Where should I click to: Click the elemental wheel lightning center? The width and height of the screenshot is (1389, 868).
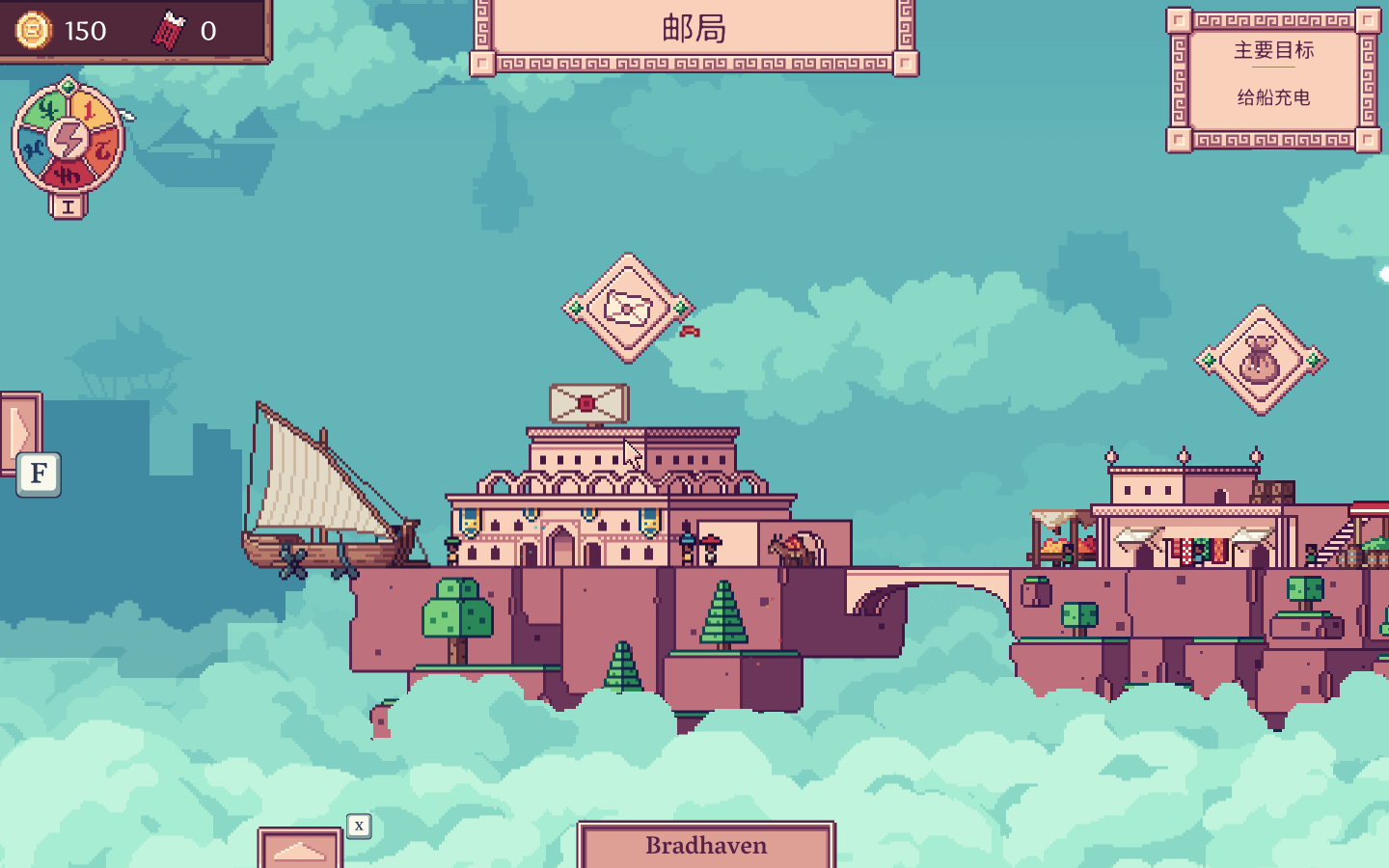68,140
